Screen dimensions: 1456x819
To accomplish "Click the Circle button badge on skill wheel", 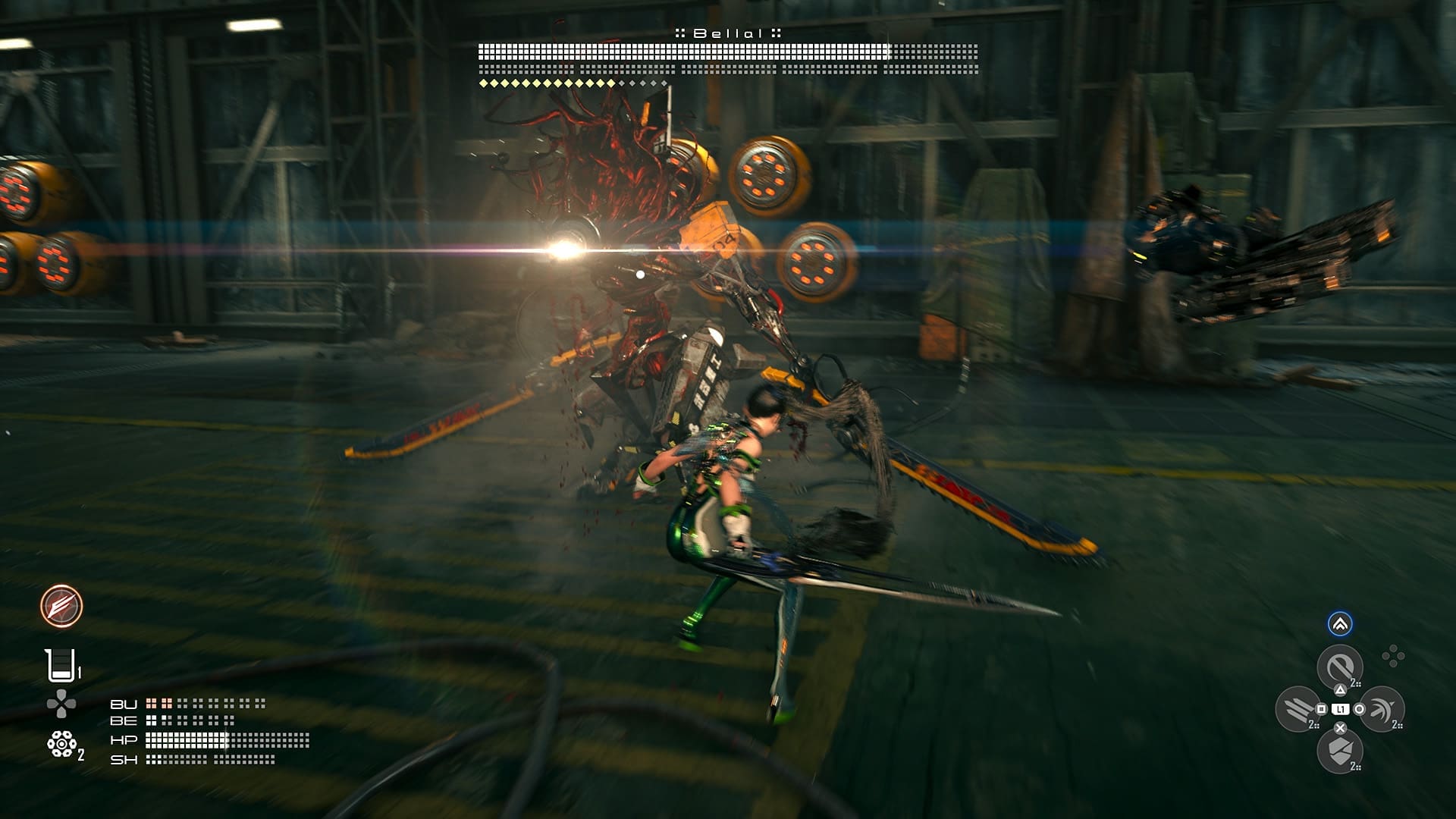I will point(1358,710).
